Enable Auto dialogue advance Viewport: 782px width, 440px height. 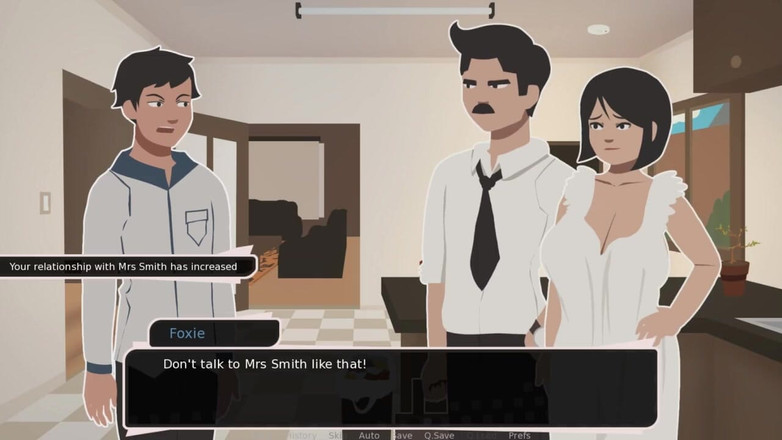click(369, 435)
